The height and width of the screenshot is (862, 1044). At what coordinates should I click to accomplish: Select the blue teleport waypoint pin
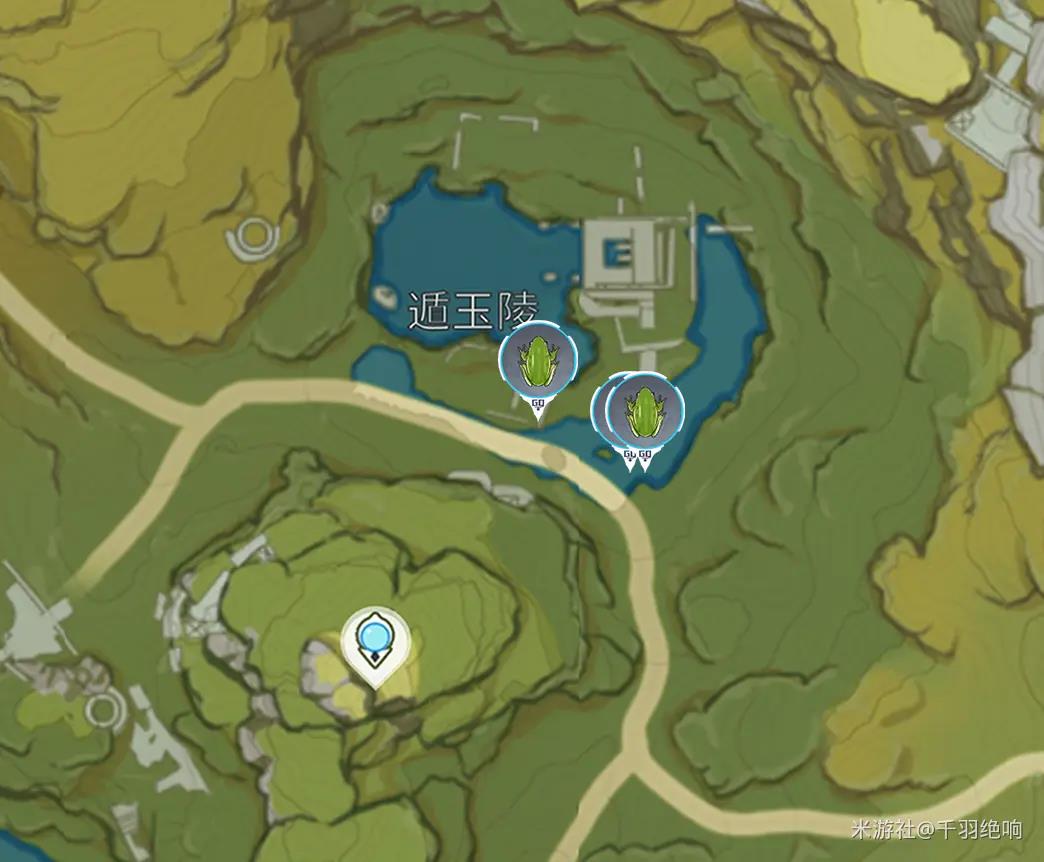pyautogui.click(x=376, y=640)
